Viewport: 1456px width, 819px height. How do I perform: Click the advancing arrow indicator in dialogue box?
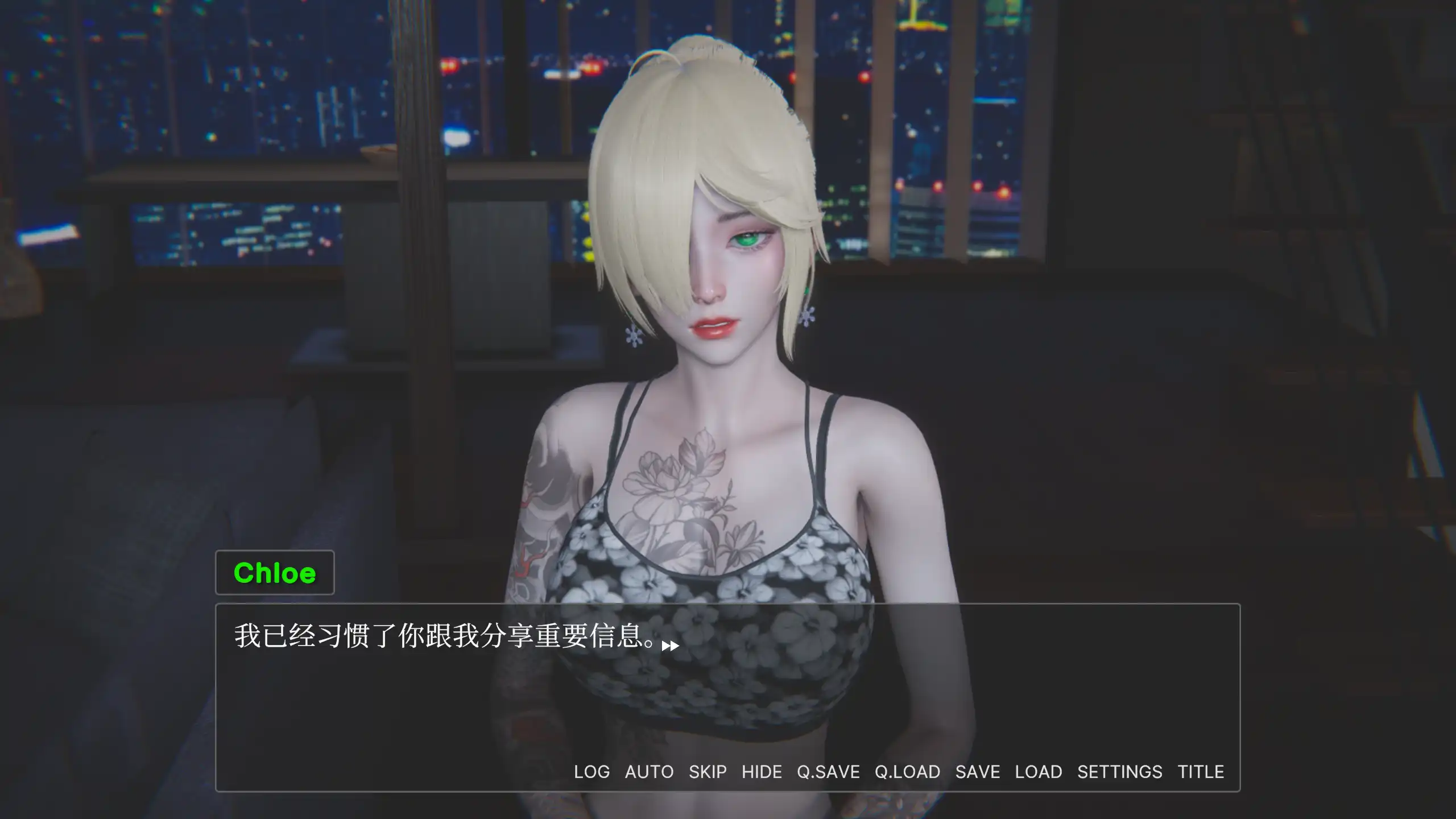pos(670,645)
